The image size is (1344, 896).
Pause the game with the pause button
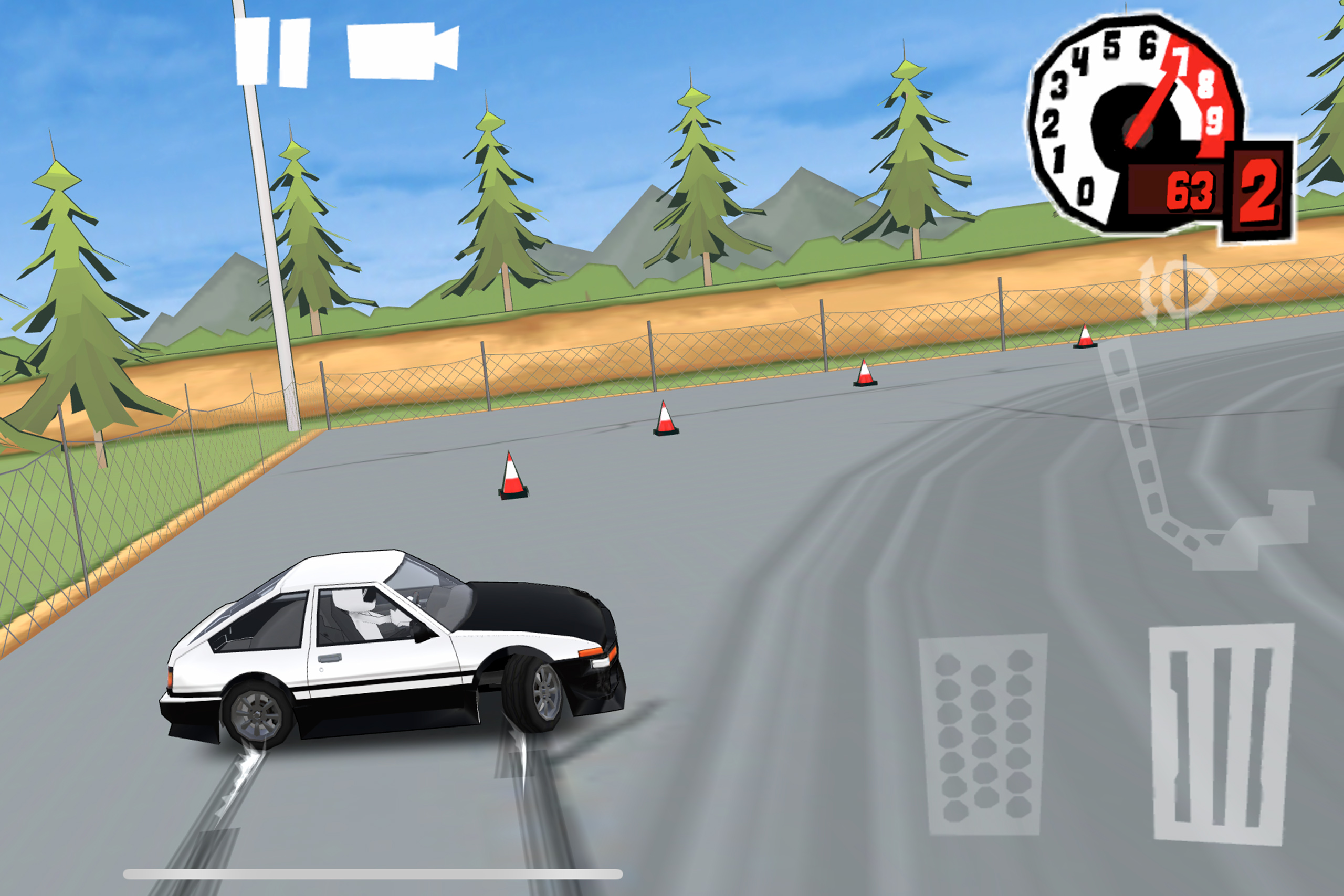coord(272,51)
